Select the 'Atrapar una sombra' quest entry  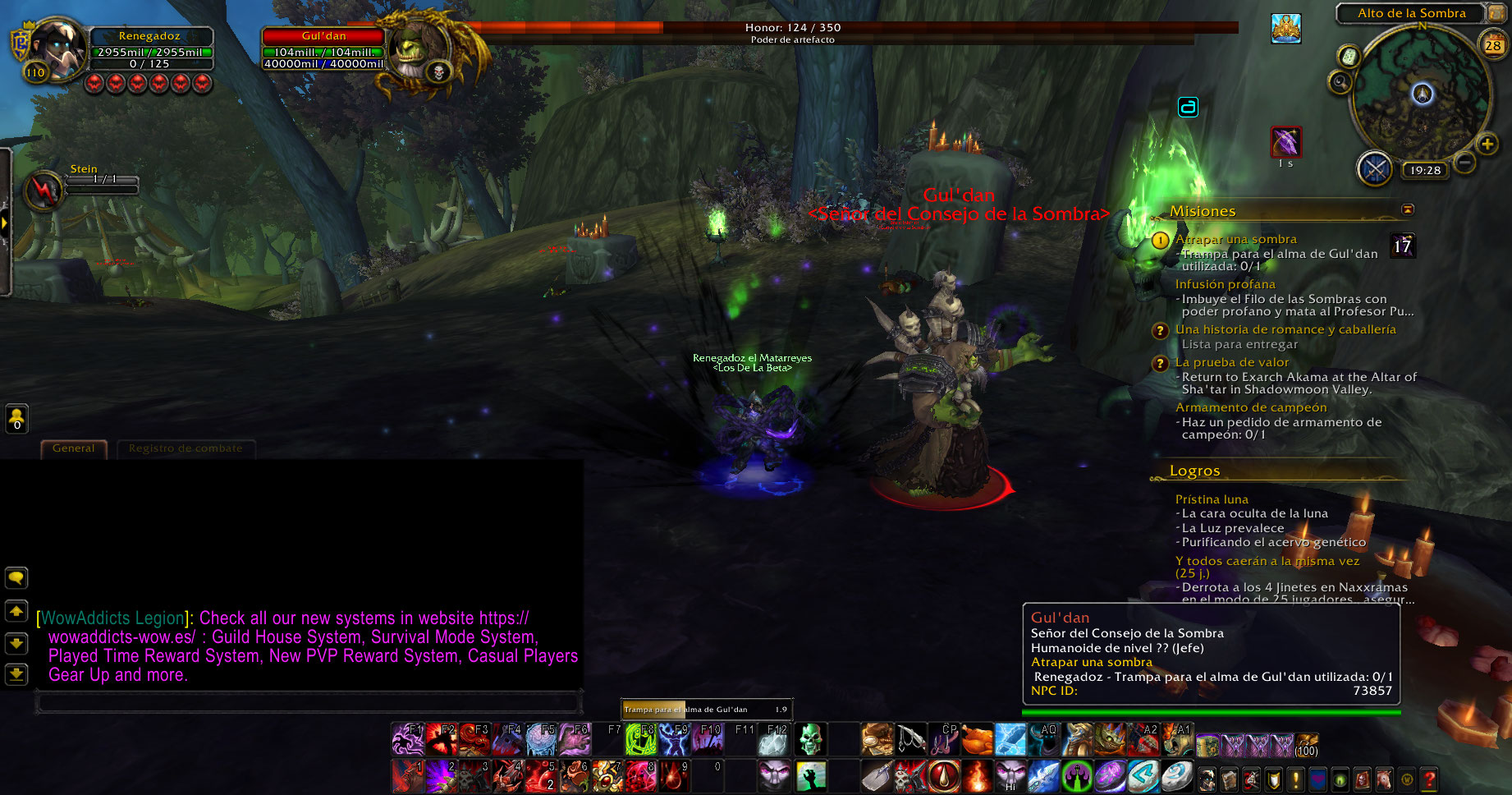[1235, 239]
